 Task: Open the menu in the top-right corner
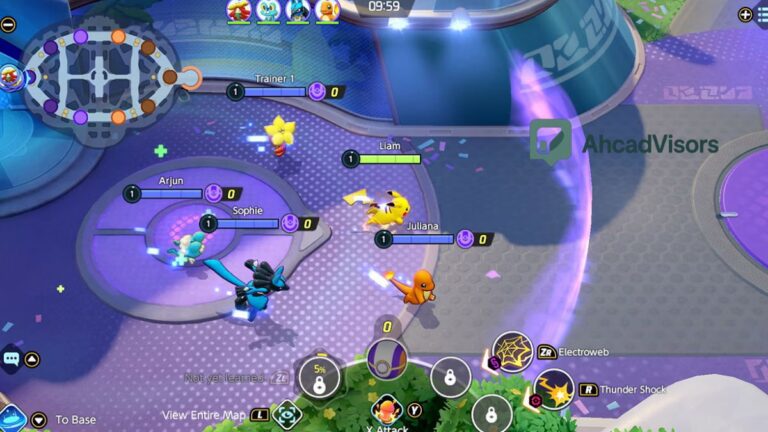[745, 14]
